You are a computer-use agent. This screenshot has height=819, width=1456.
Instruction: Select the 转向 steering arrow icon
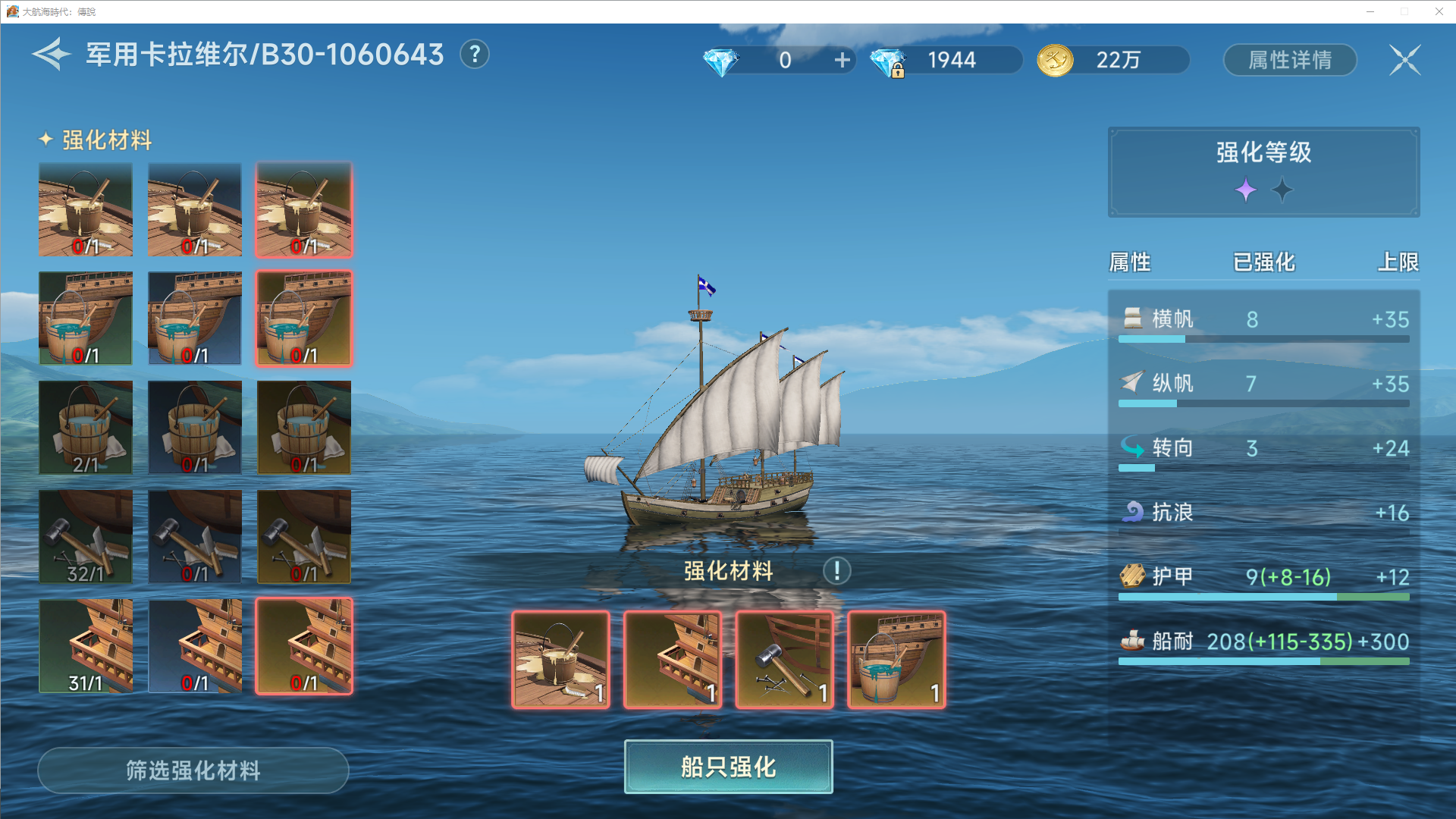click(1133, 447)
